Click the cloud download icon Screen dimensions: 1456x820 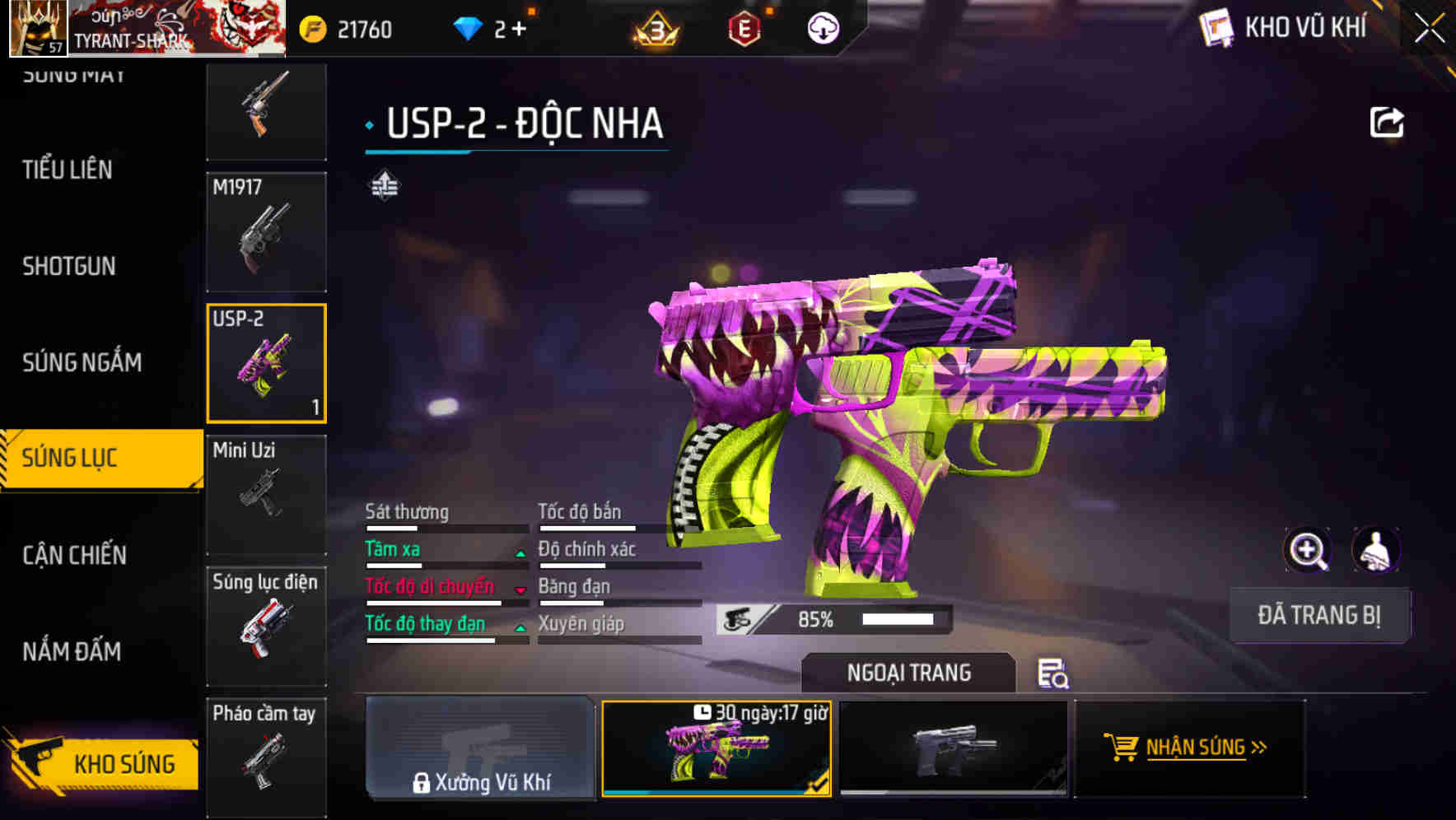click(x=824, y=27)
